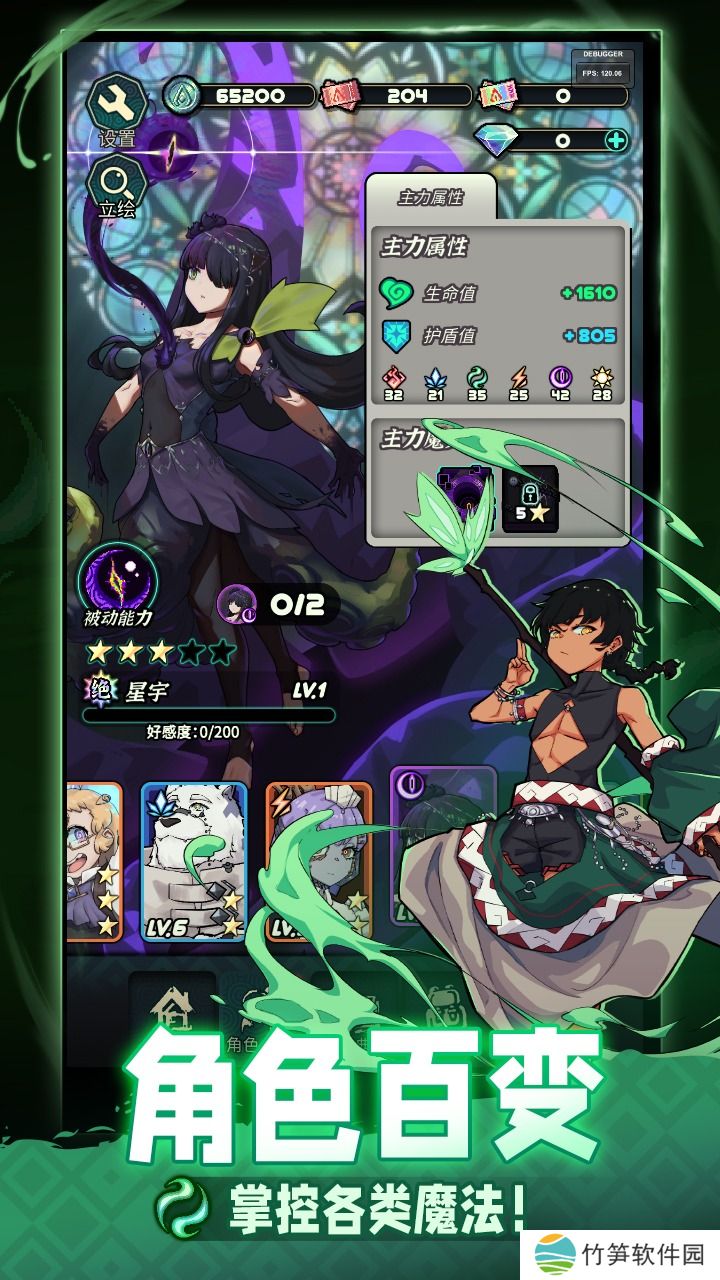The height and width of the screenshot is (1280, 720).
Task: Tap the character fragment 0/2 counter icon
Action: click(235, 603)
